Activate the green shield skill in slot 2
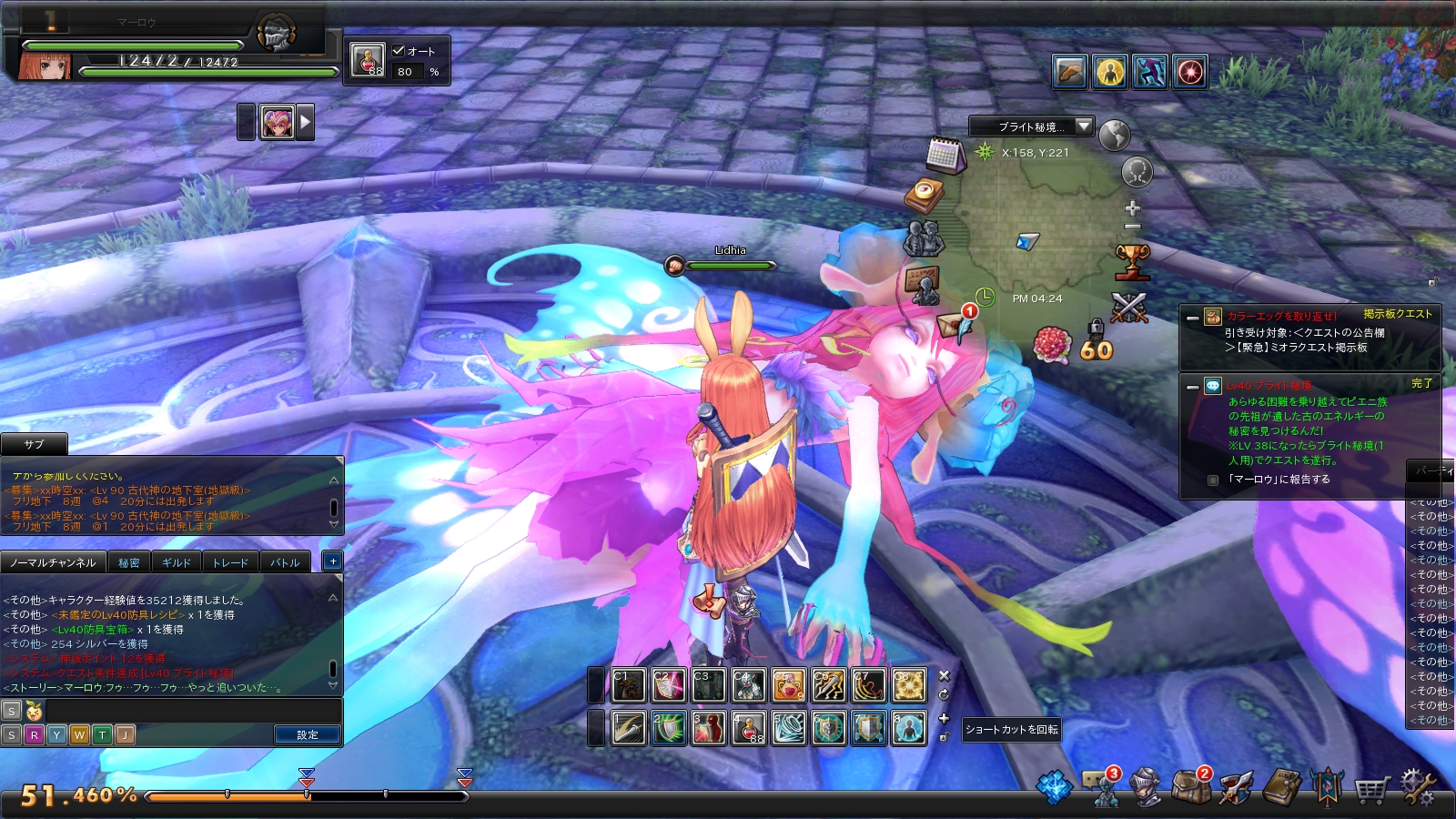1456x819 pixels. pos(668,728)
